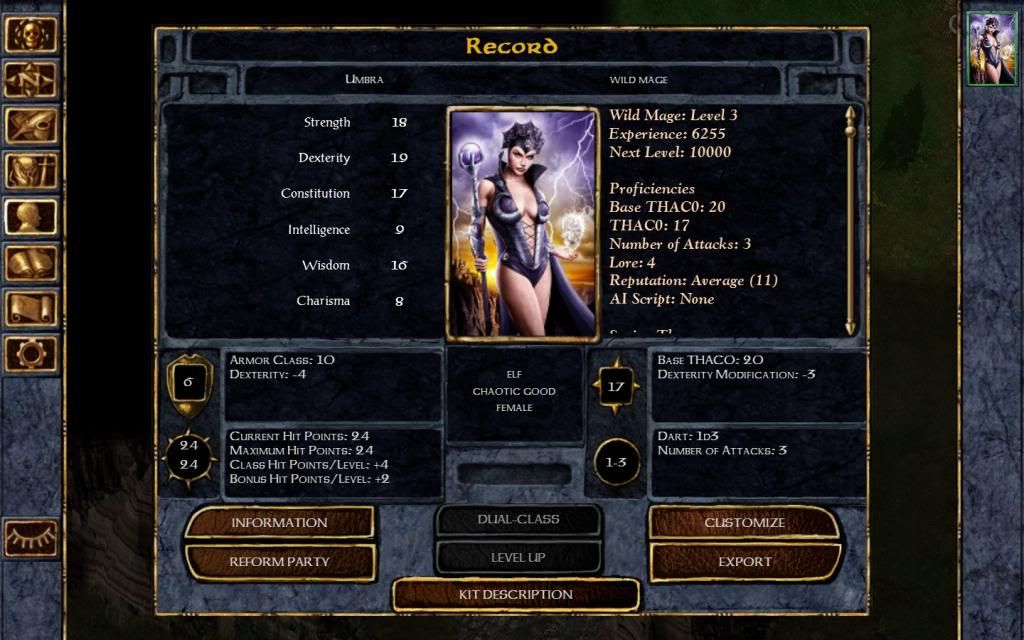
Task: Export the character
Action: click(x=745, y=562)
